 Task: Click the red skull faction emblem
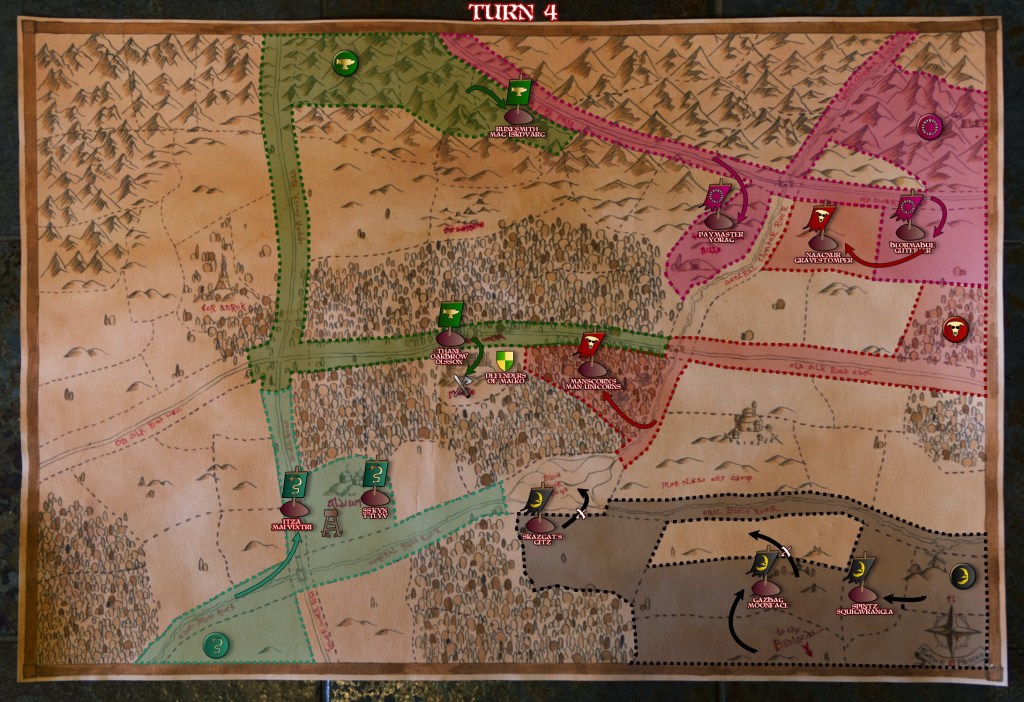[x=955, y=329]
